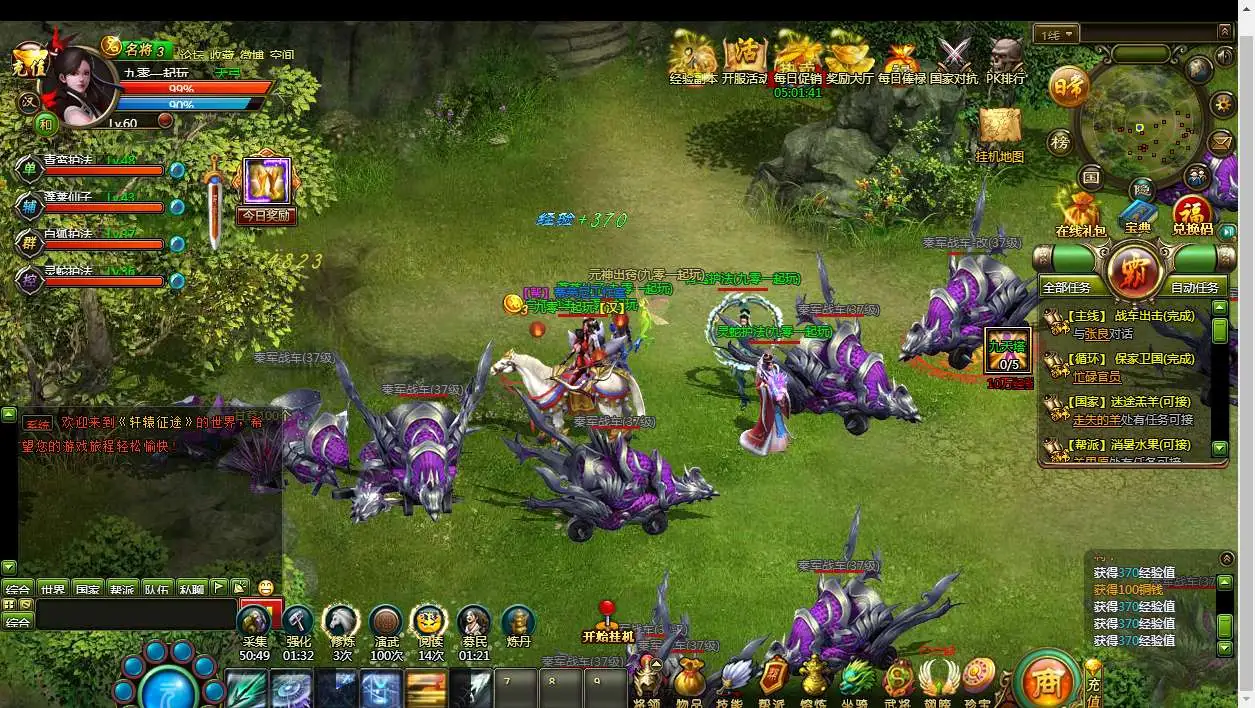Open the 1线 server line dropdown

click(x=1056, y=35)
